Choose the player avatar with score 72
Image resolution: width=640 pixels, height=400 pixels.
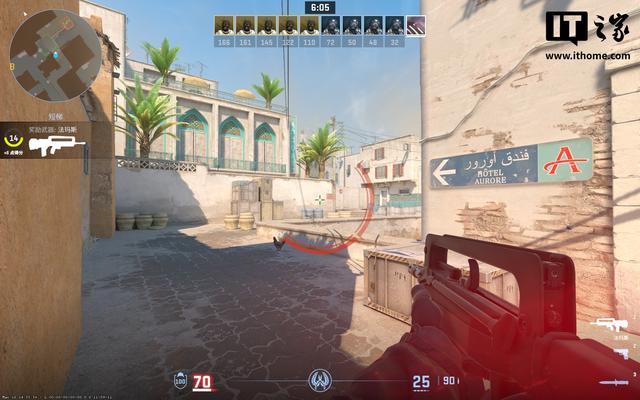(331, 26)
